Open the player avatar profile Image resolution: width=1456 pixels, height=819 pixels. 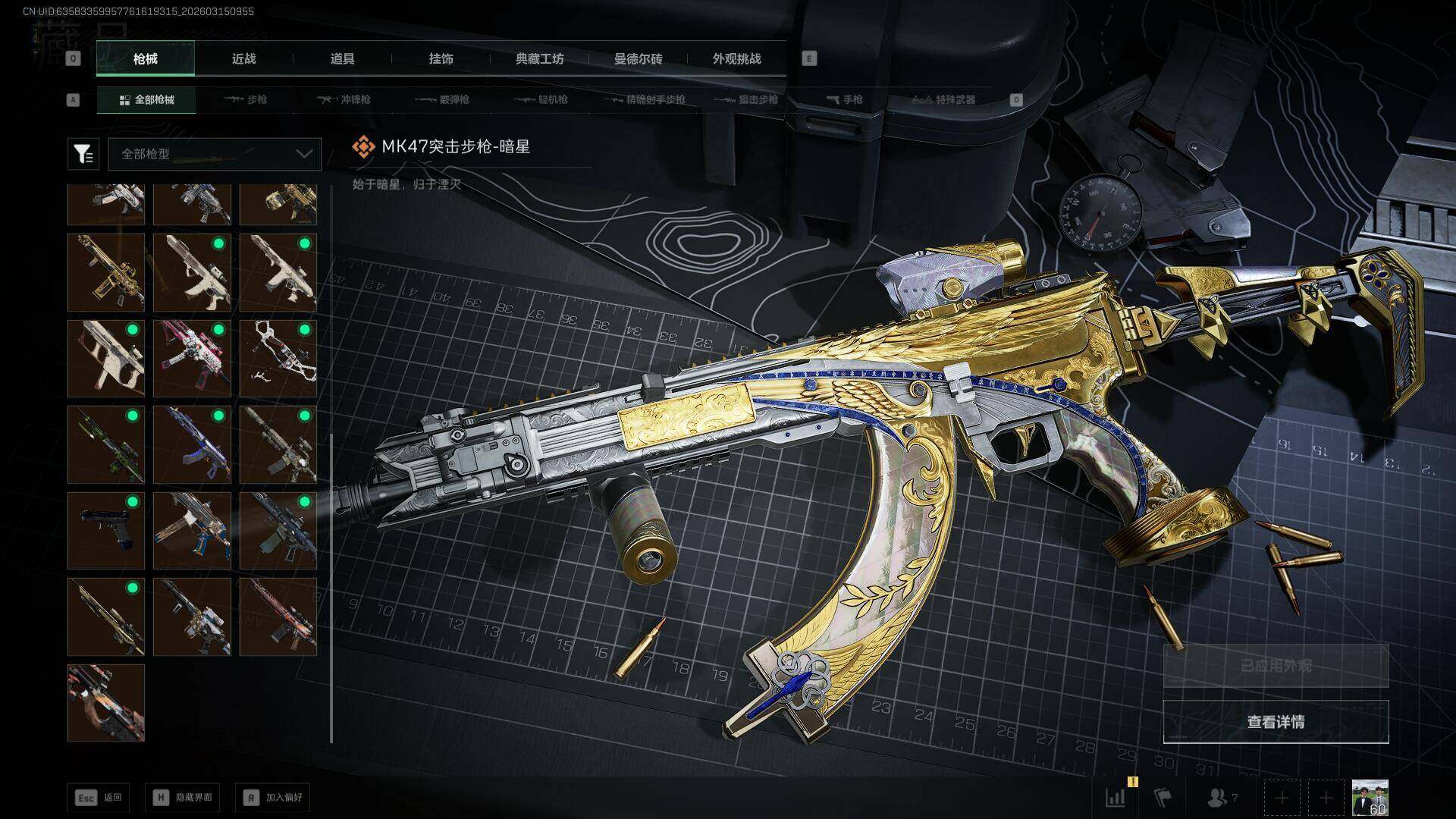[1370, 798]
